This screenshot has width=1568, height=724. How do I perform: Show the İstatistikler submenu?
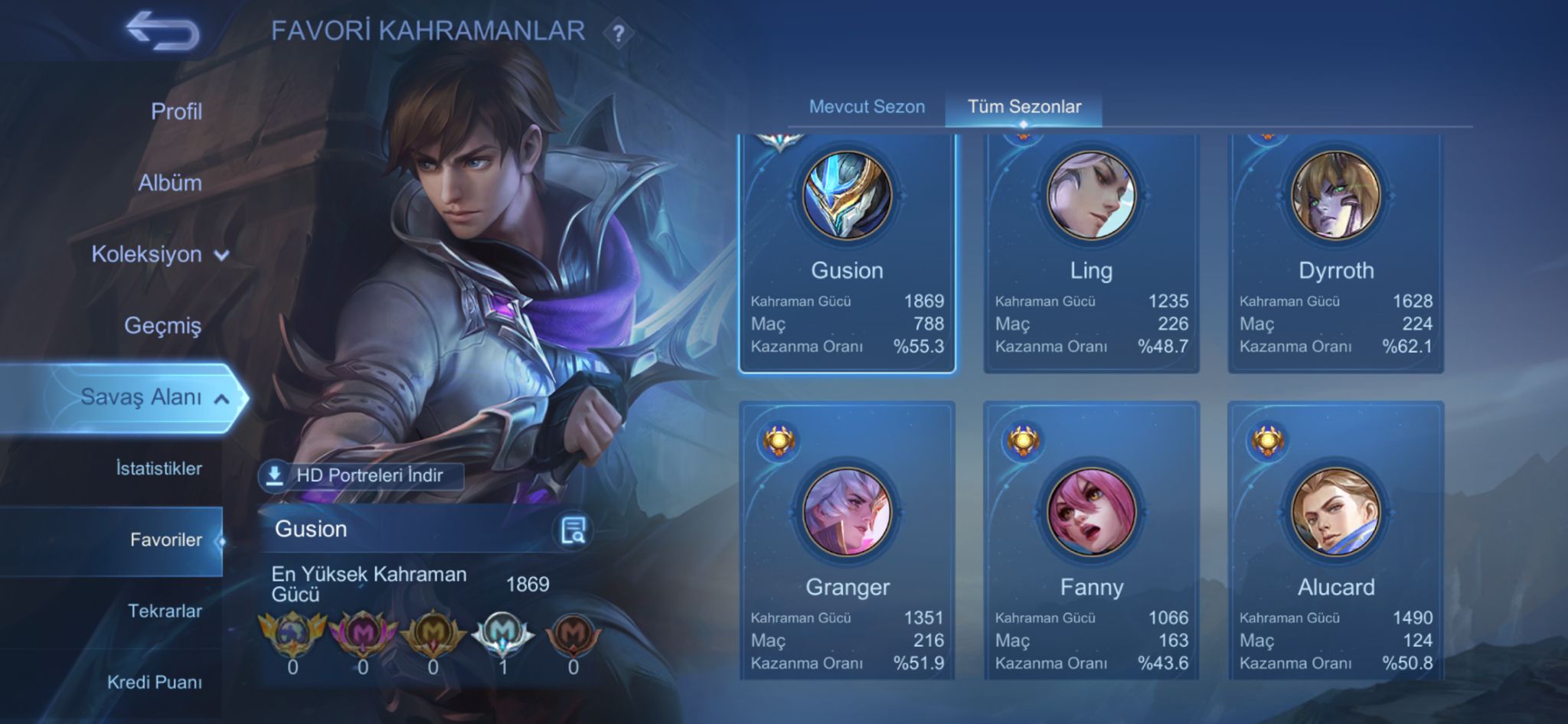point(158,468)
